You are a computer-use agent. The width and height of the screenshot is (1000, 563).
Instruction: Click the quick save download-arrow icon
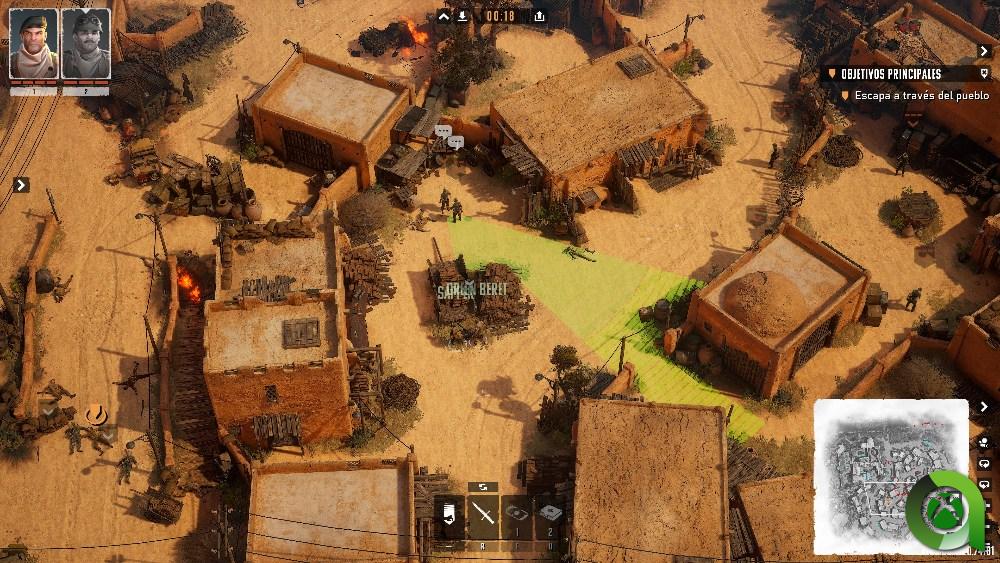[462, 16]
